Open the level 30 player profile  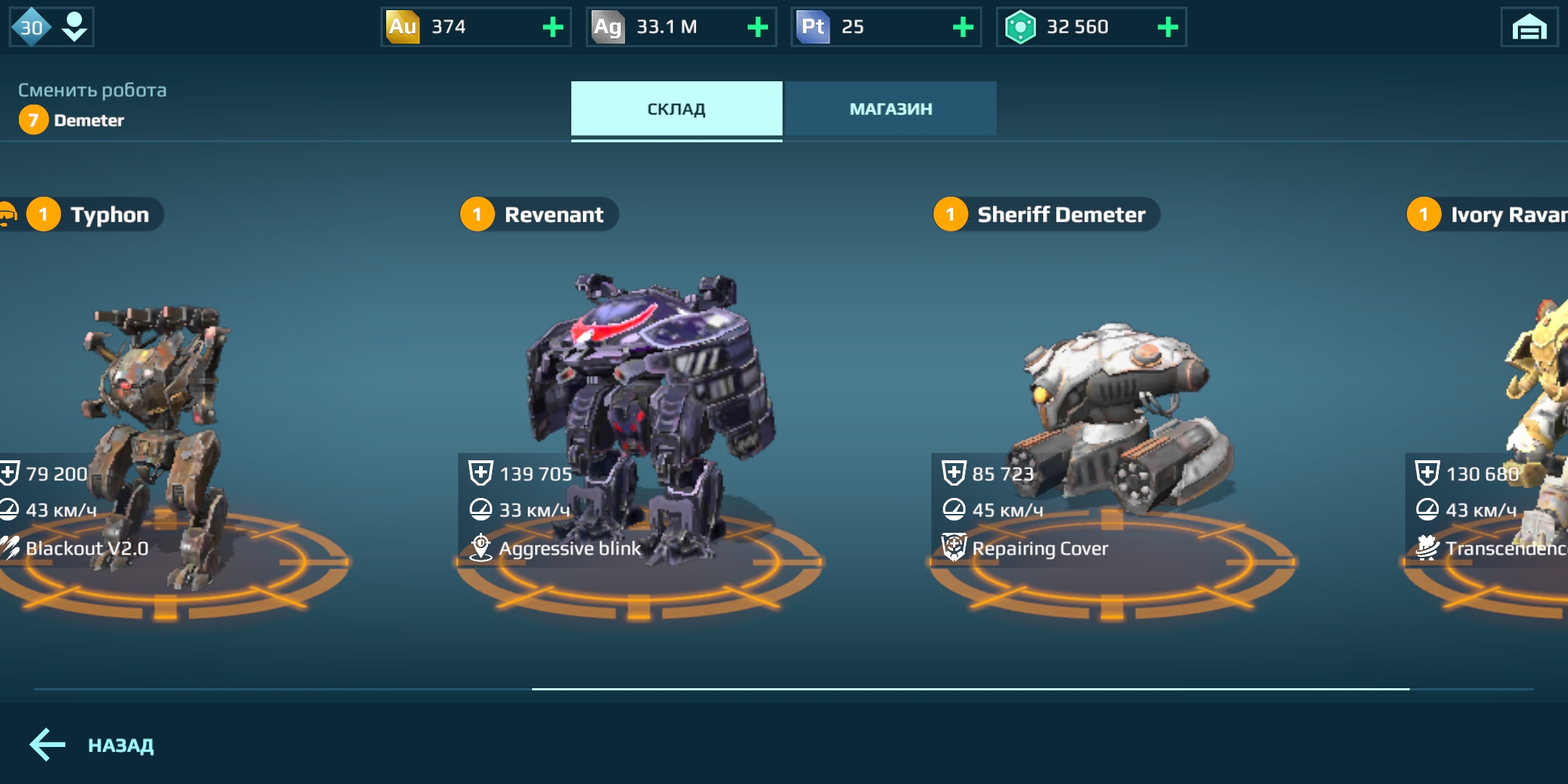(x=51, y=28)
